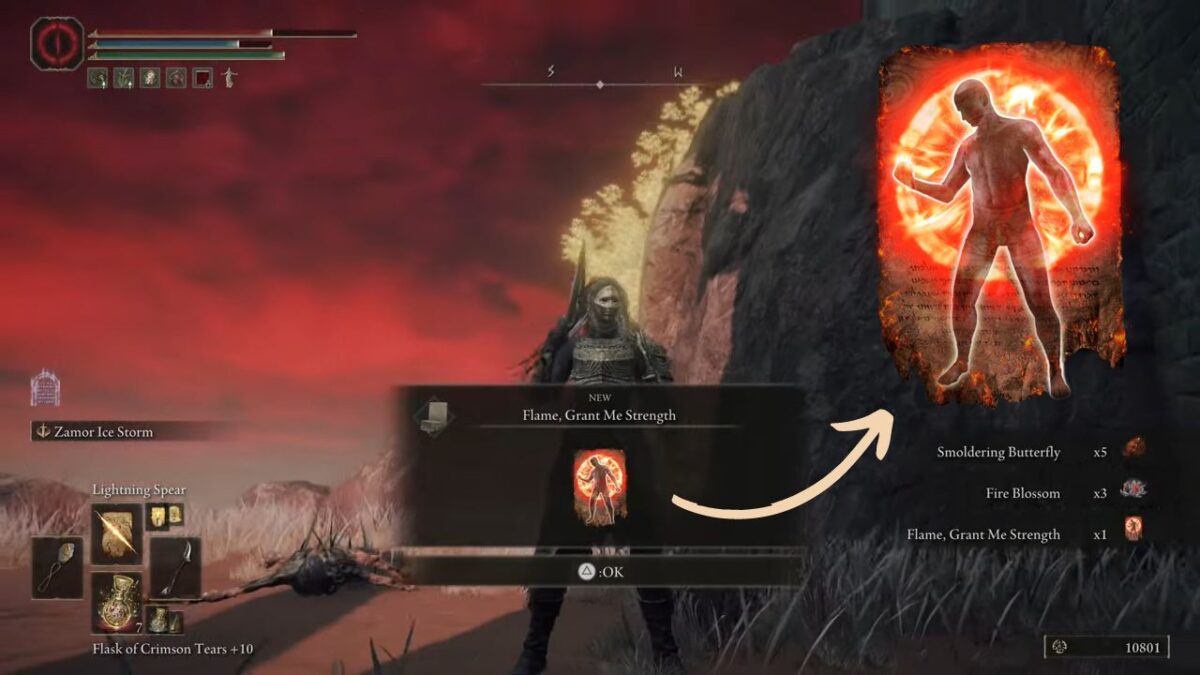
Task: Select the first green status buff icon
Action: (x=98, y=77)
